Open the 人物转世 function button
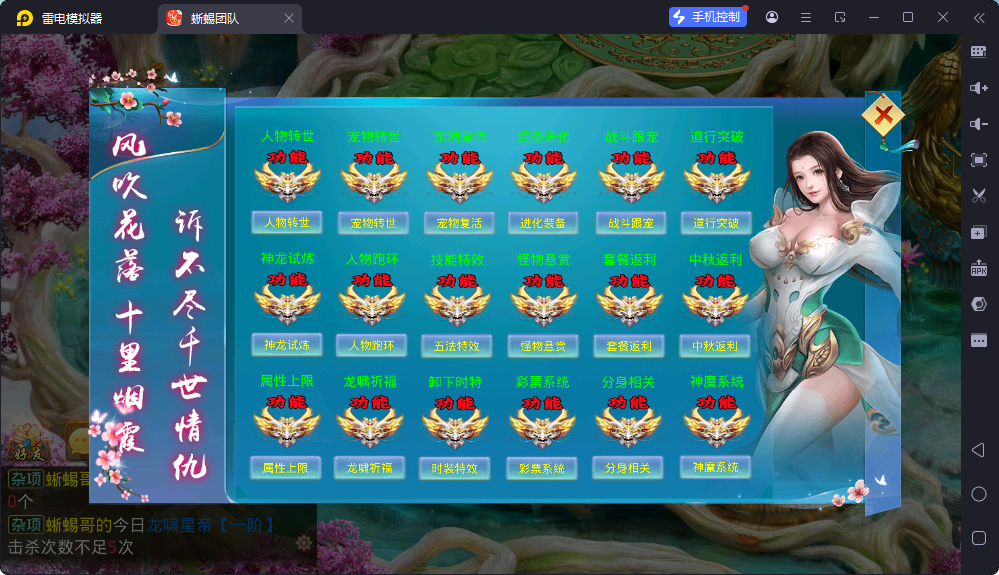This screenshot has height=575, width=999. tap(287, 222)
